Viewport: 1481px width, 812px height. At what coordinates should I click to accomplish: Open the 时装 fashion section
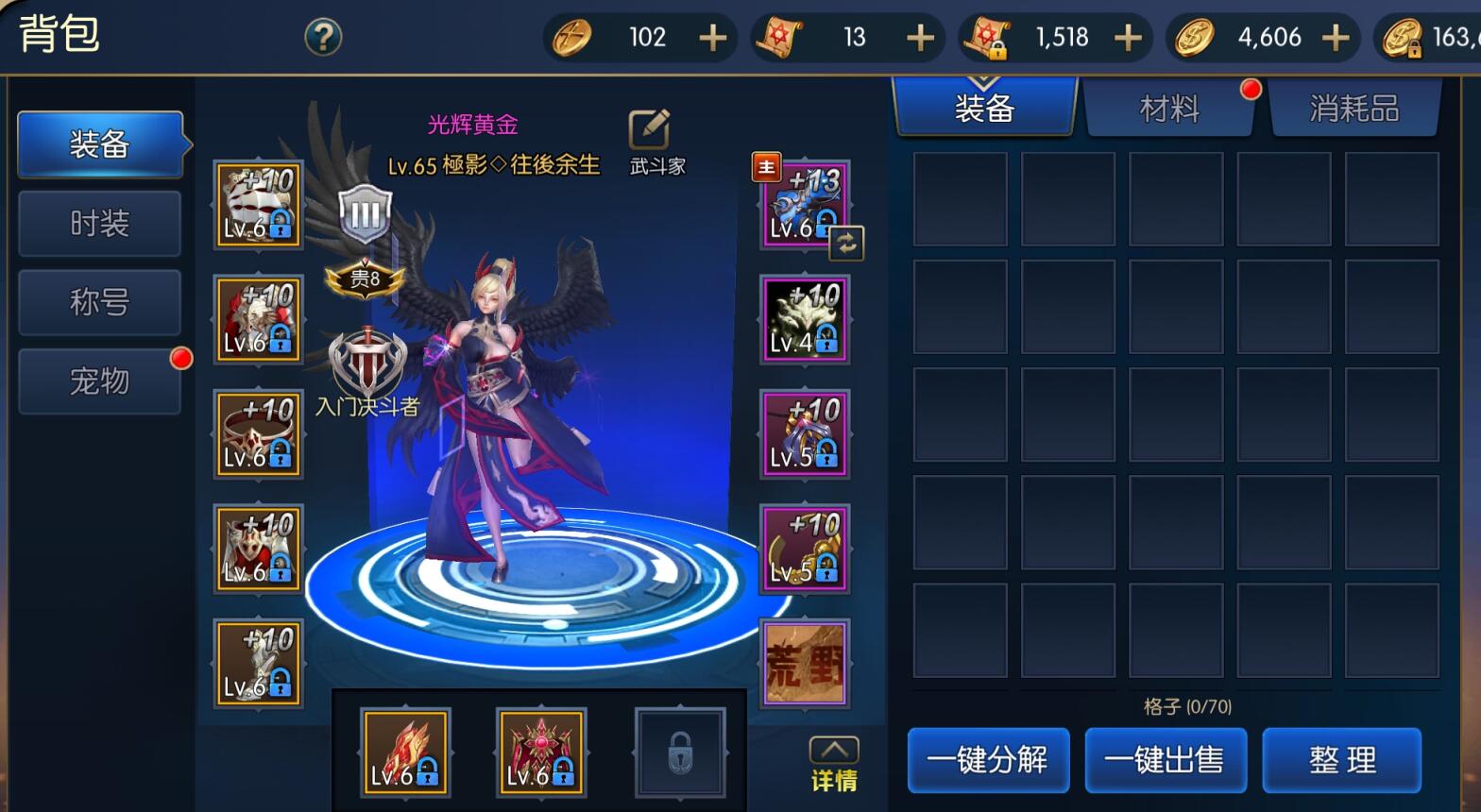(99, 223)
